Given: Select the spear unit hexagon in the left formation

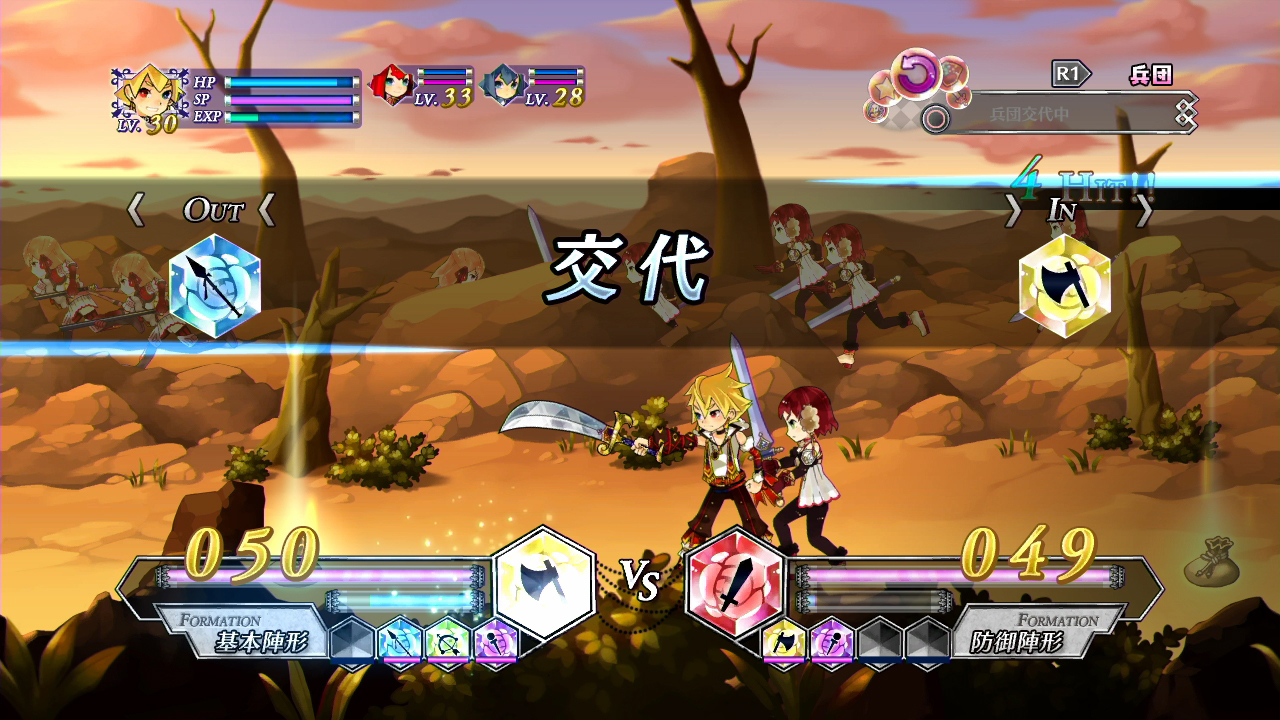Looking at the screenshot, I should (397, 642).
